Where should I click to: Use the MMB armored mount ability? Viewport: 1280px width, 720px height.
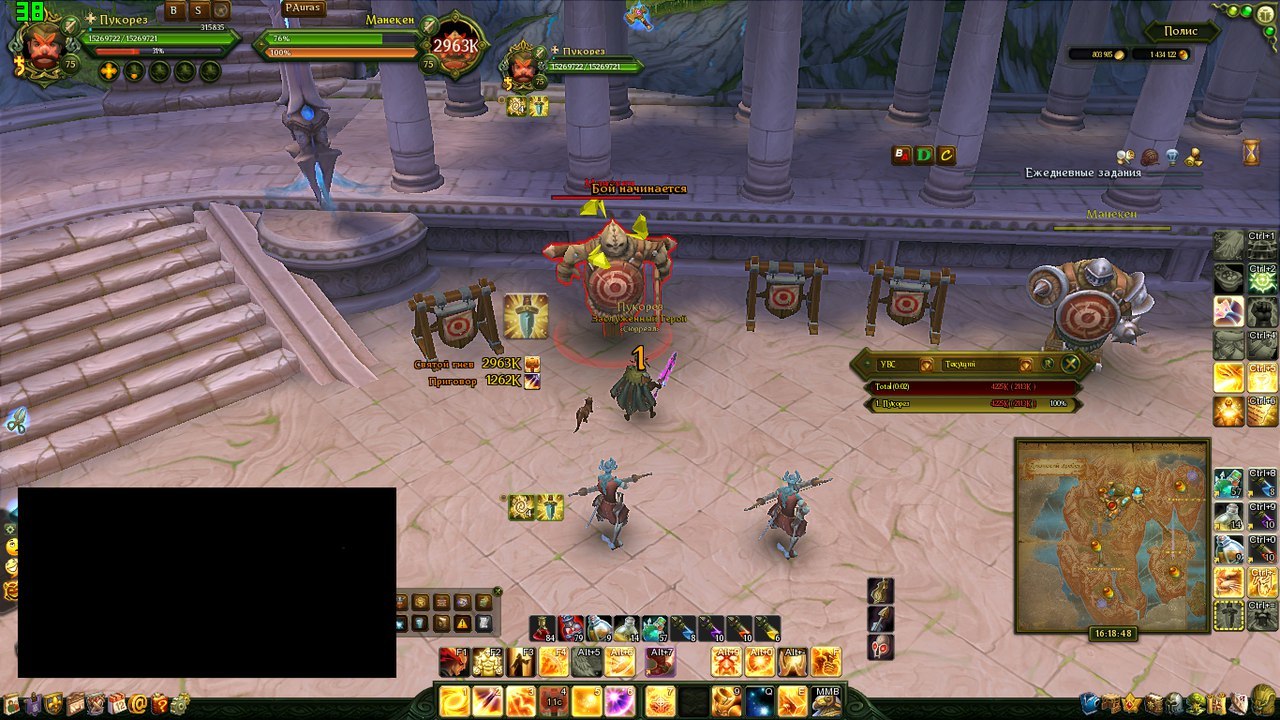827,701
